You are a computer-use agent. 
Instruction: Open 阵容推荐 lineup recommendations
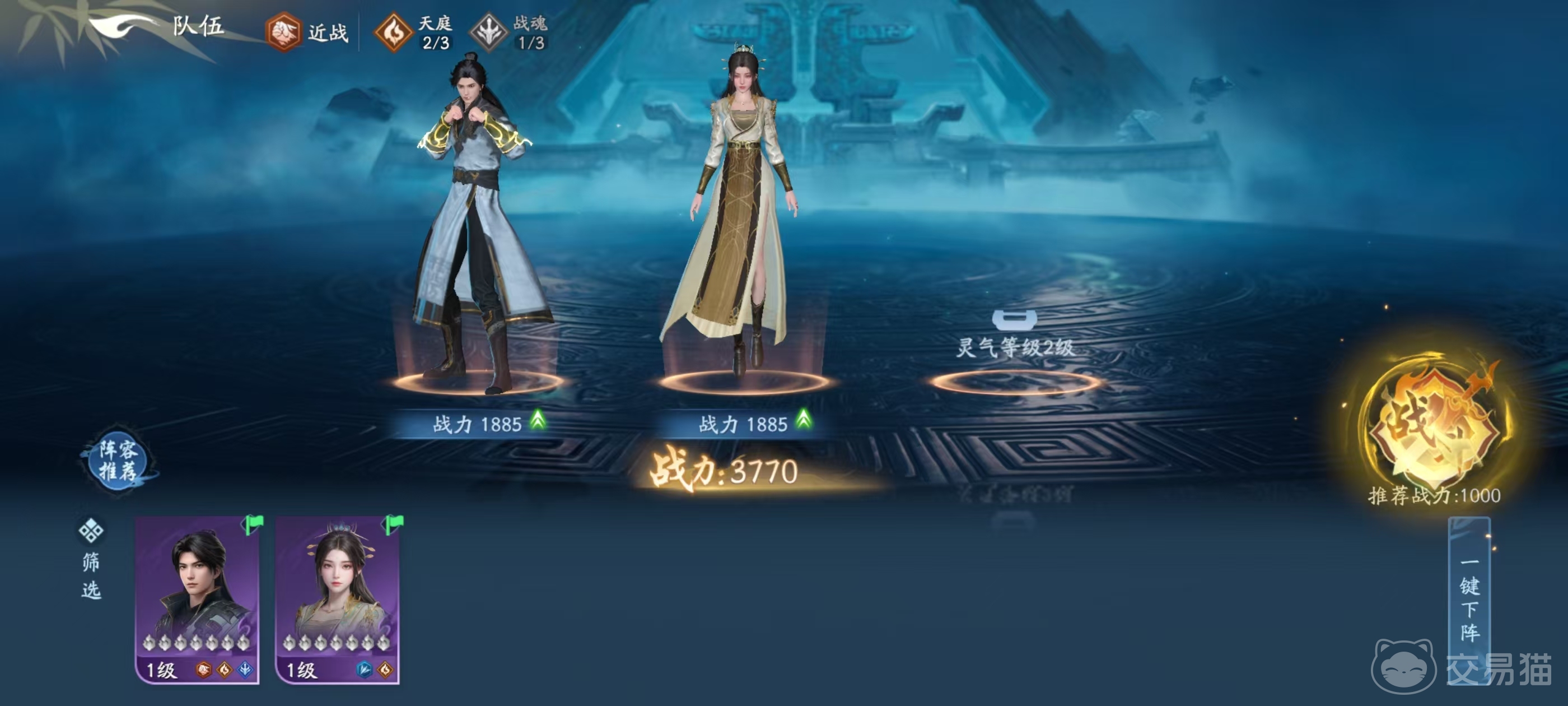coord(118,461)
